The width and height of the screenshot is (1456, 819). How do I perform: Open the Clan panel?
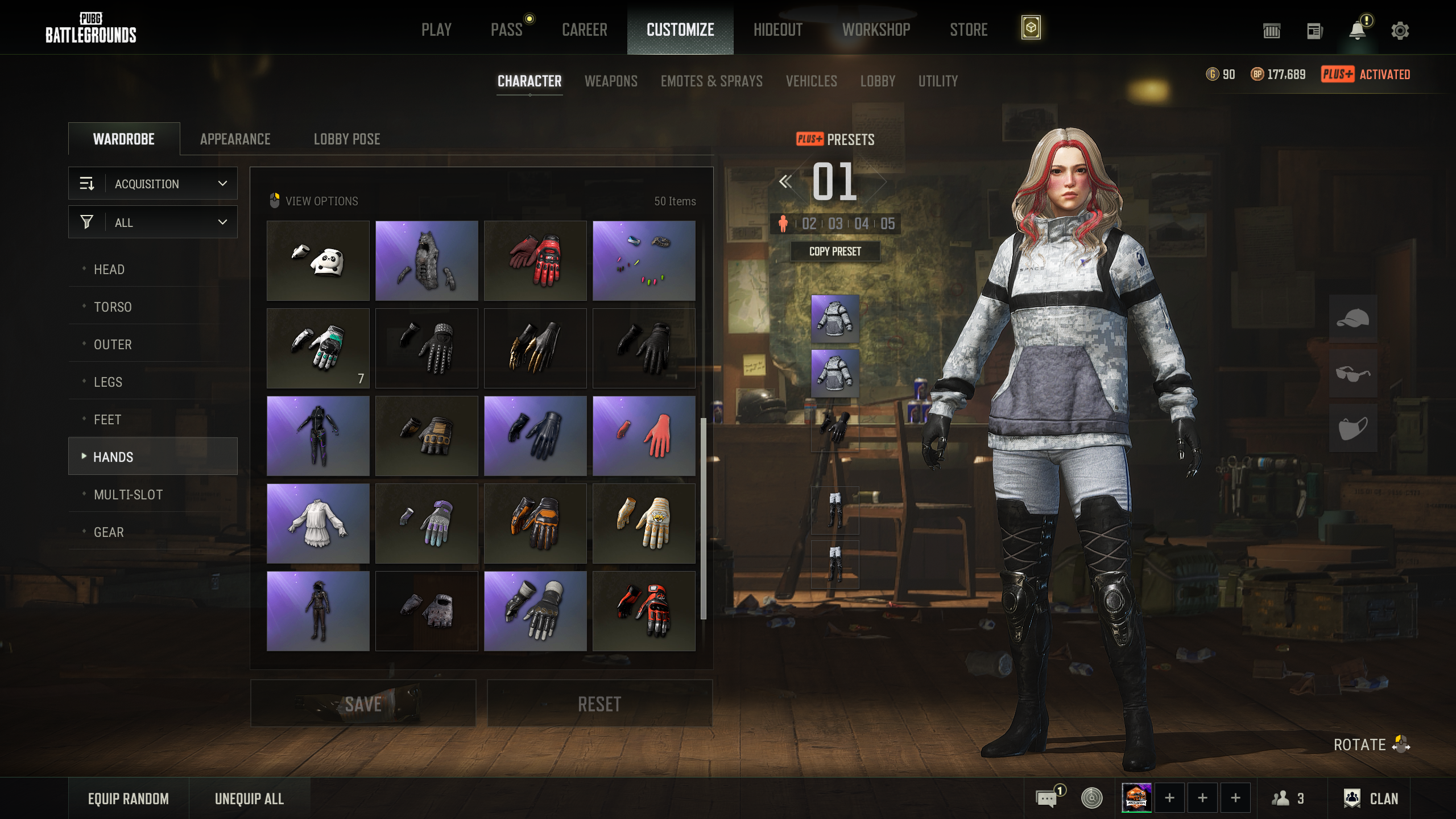tap(1371, 799)
